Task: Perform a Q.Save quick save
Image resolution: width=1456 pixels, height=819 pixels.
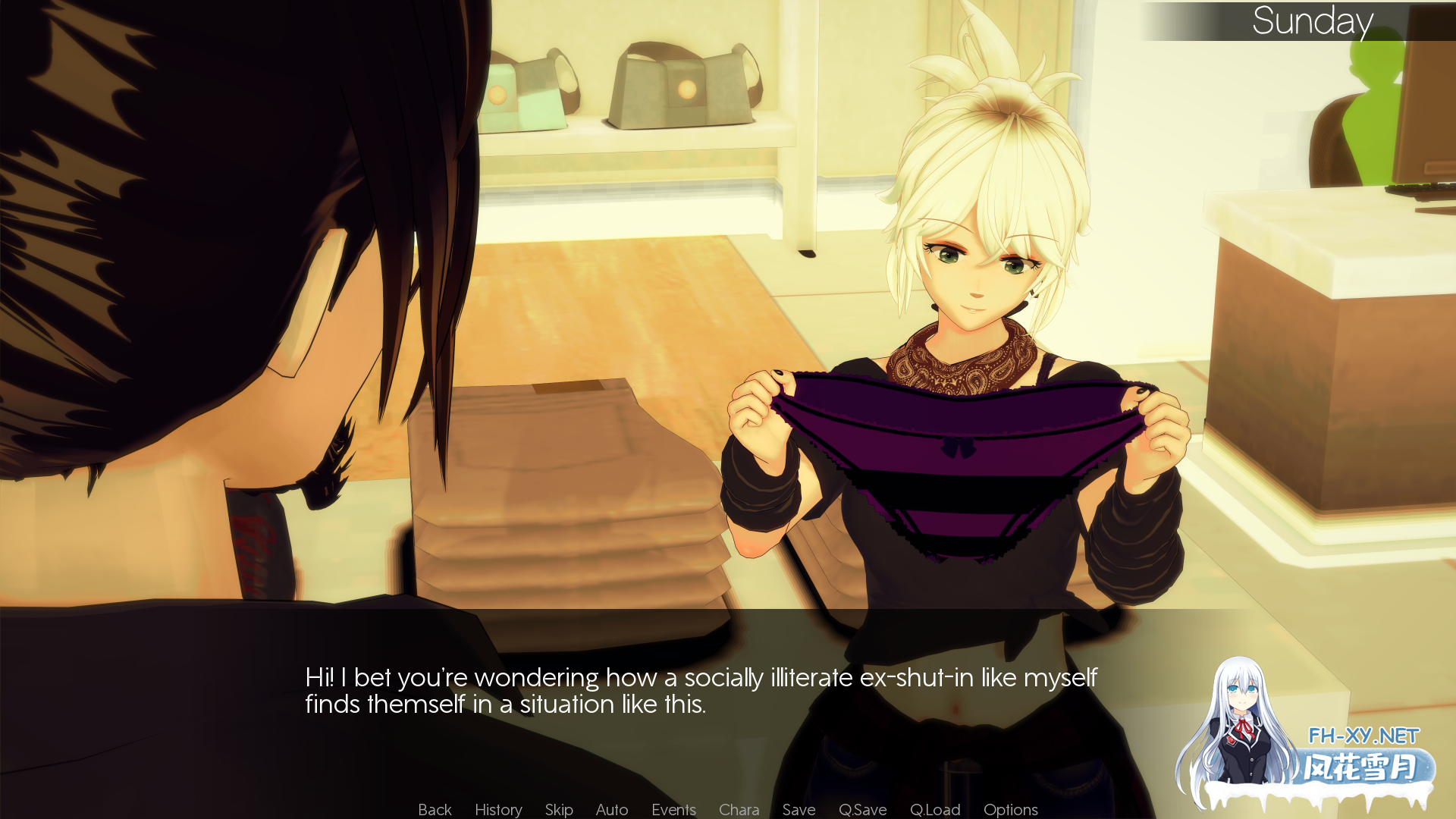Action: (863, 809)
